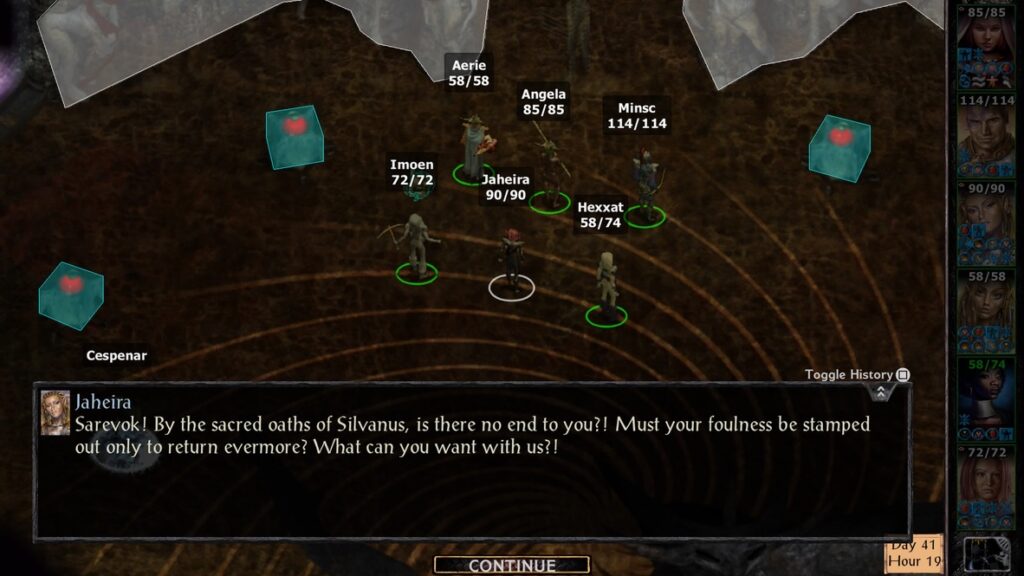Continue the dialogue with Jaheira
The width and height of the screenshot is (1024, 576).
pyautogui.click(x=511, y=566)
